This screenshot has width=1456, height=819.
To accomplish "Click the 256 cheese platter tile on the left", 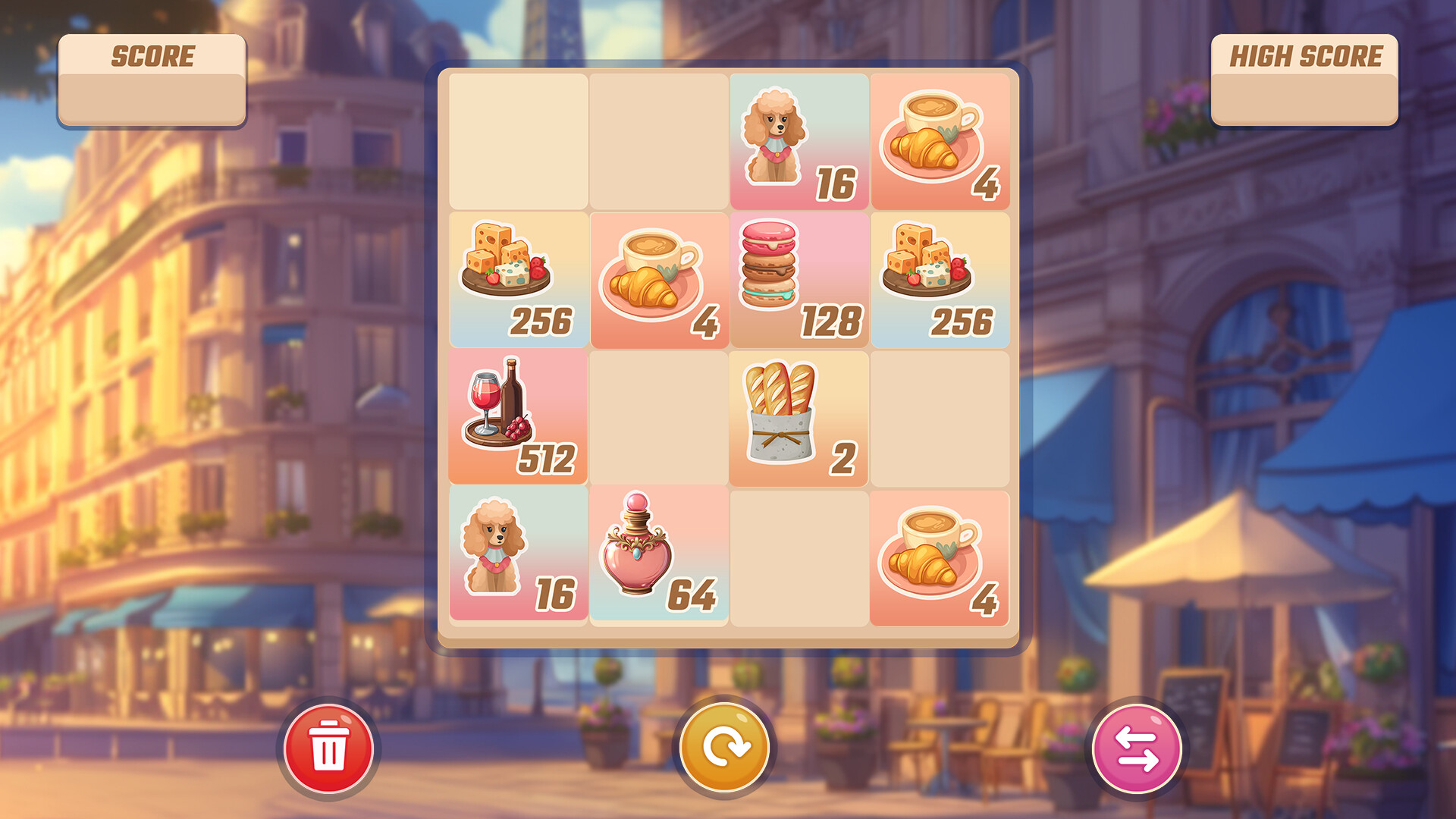I will 519,279.
